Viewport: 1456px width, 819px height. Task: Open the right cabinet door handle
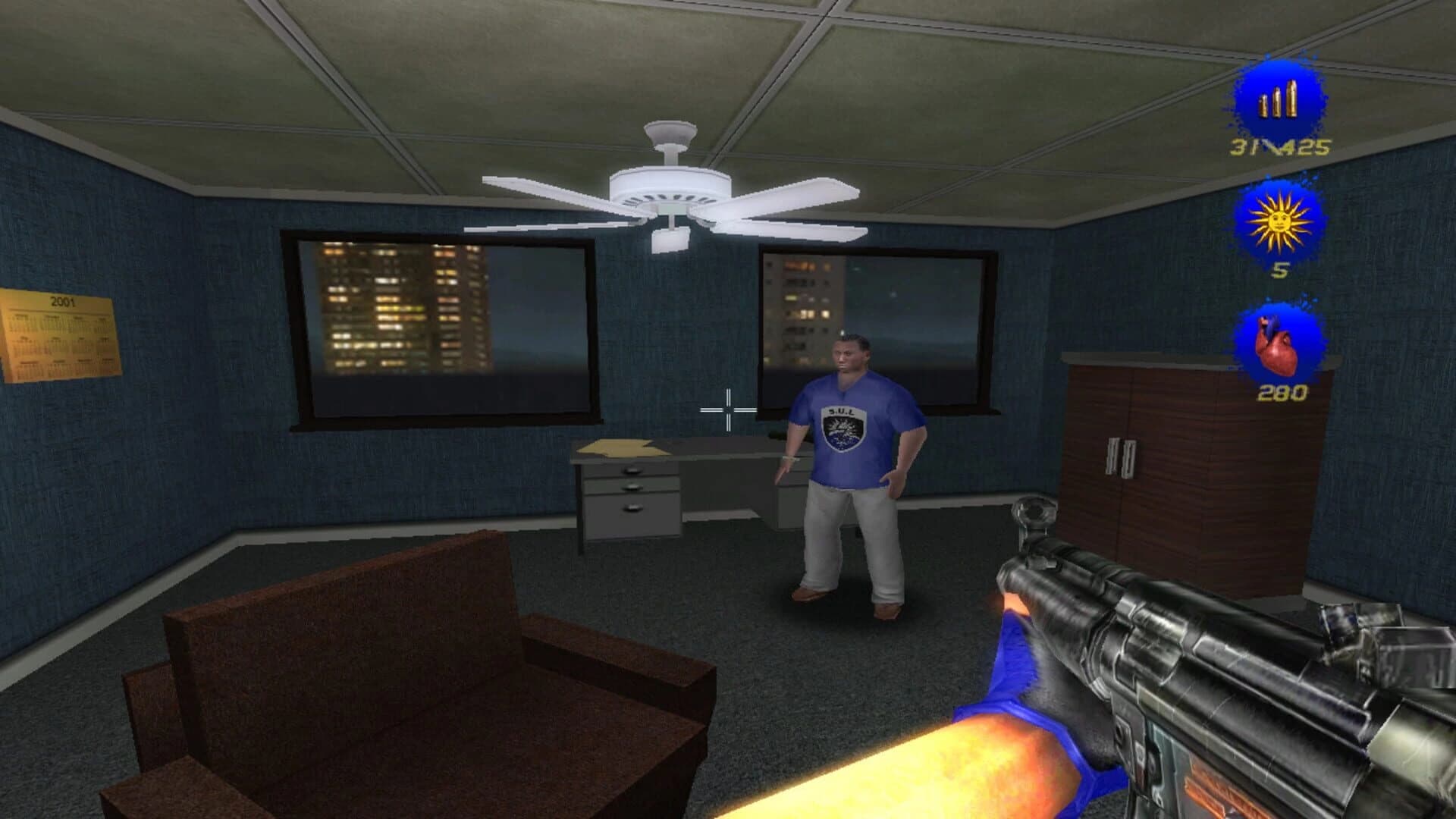point(1131,459)
